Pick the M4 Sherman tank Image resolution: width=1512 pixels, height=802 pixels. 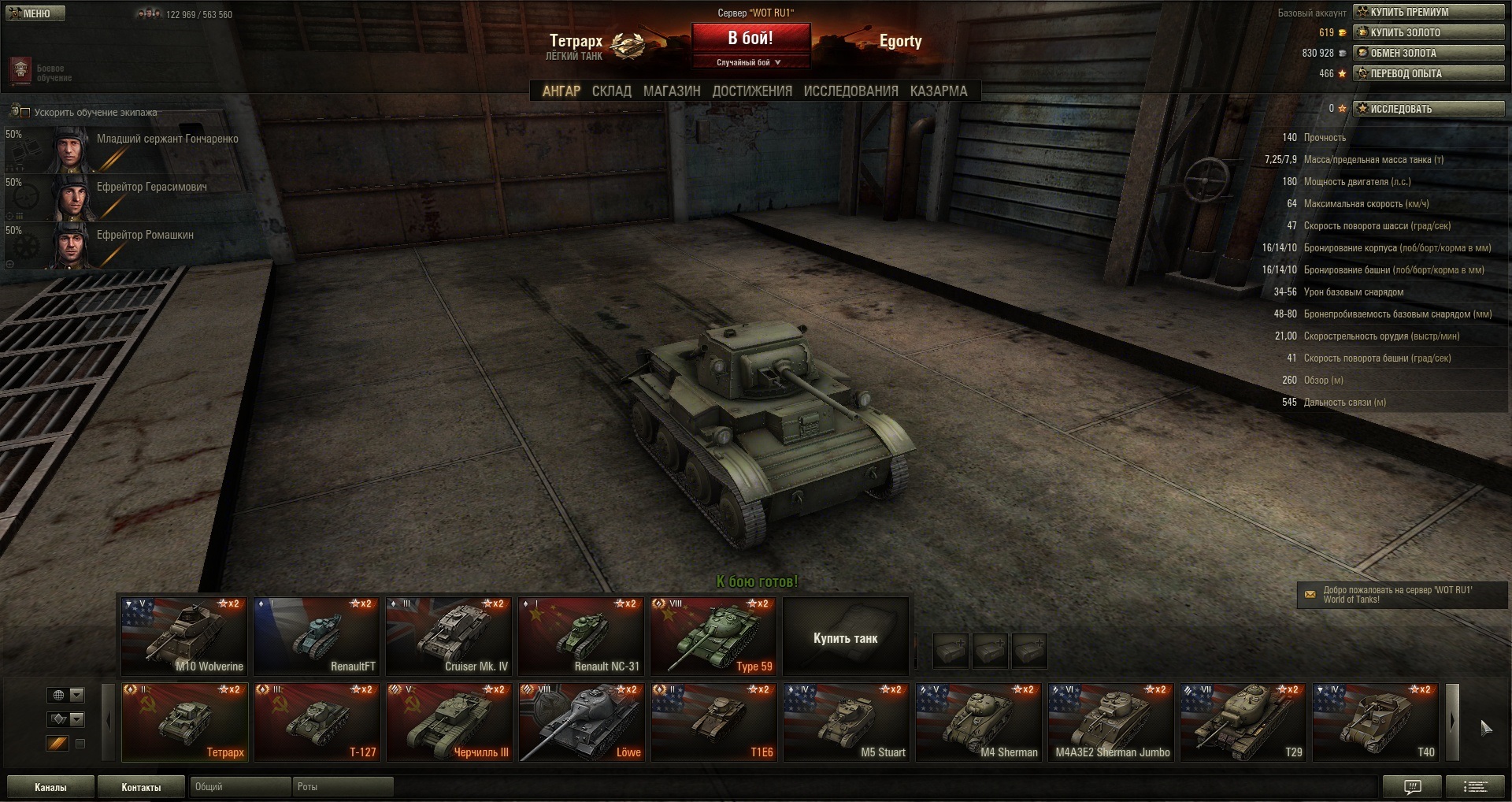pos(978,722)
